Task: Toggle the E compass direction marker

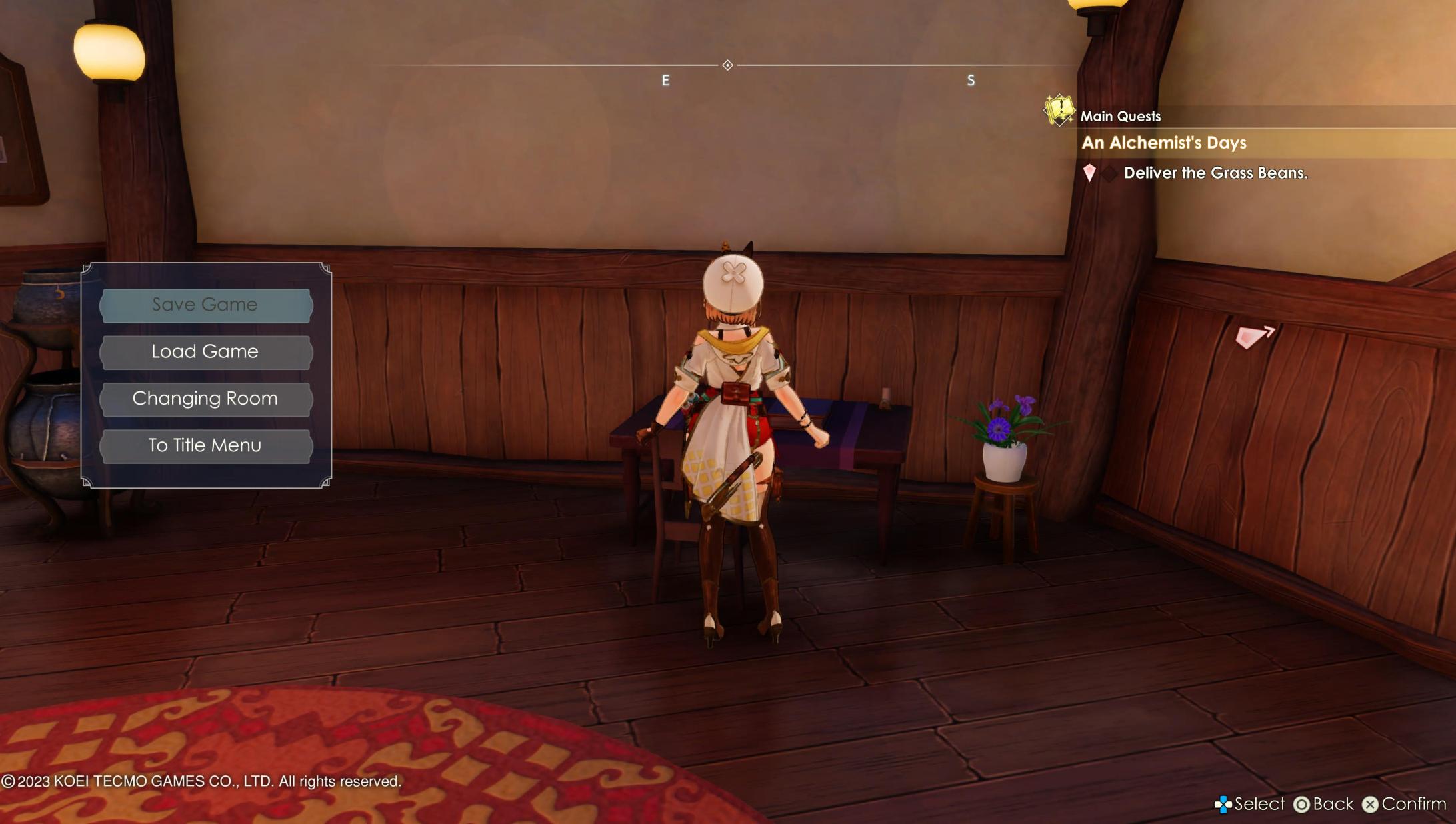Action: 664,80
